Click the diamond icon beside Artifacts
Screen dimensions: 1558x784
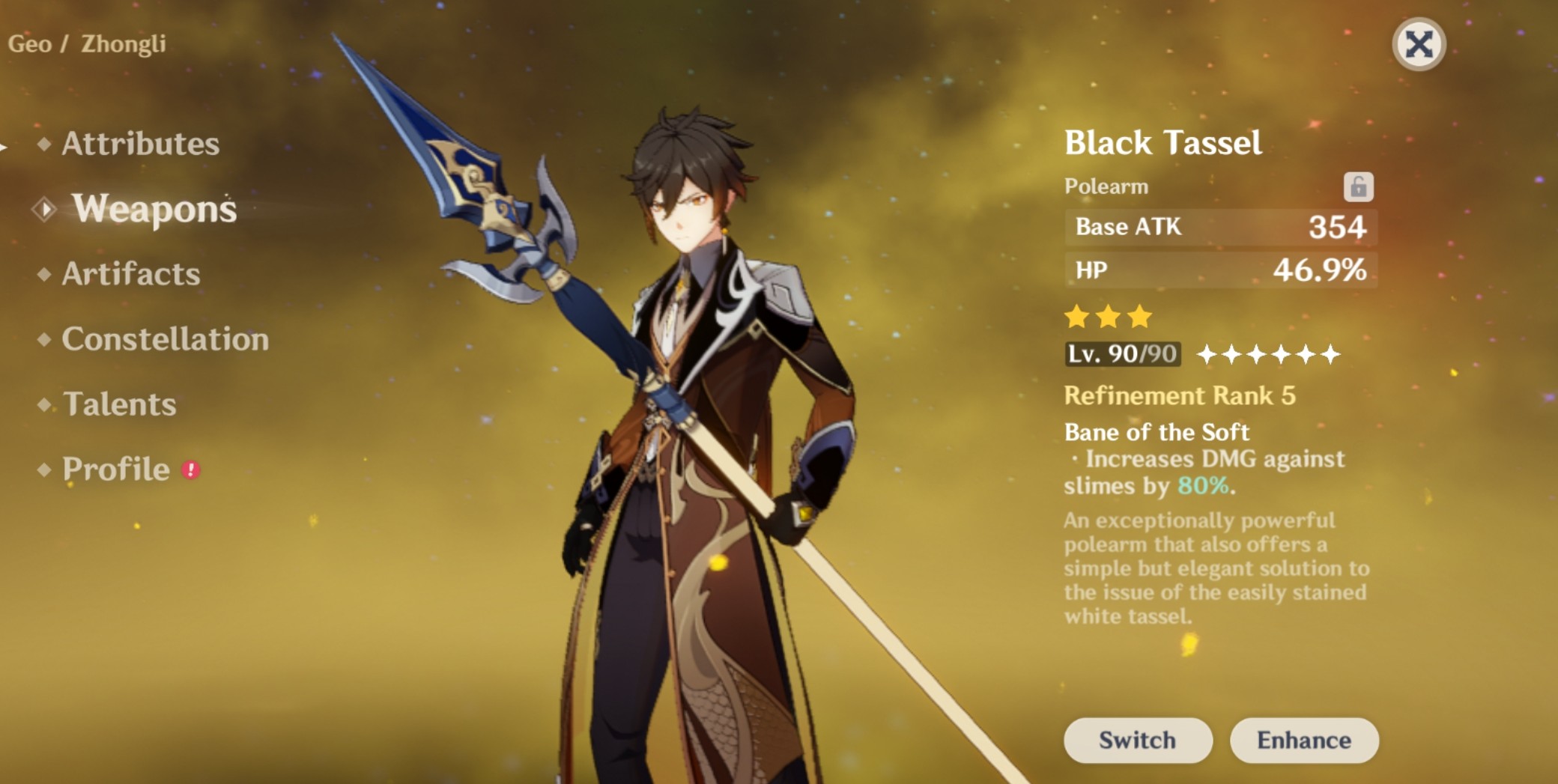[43, 275]
